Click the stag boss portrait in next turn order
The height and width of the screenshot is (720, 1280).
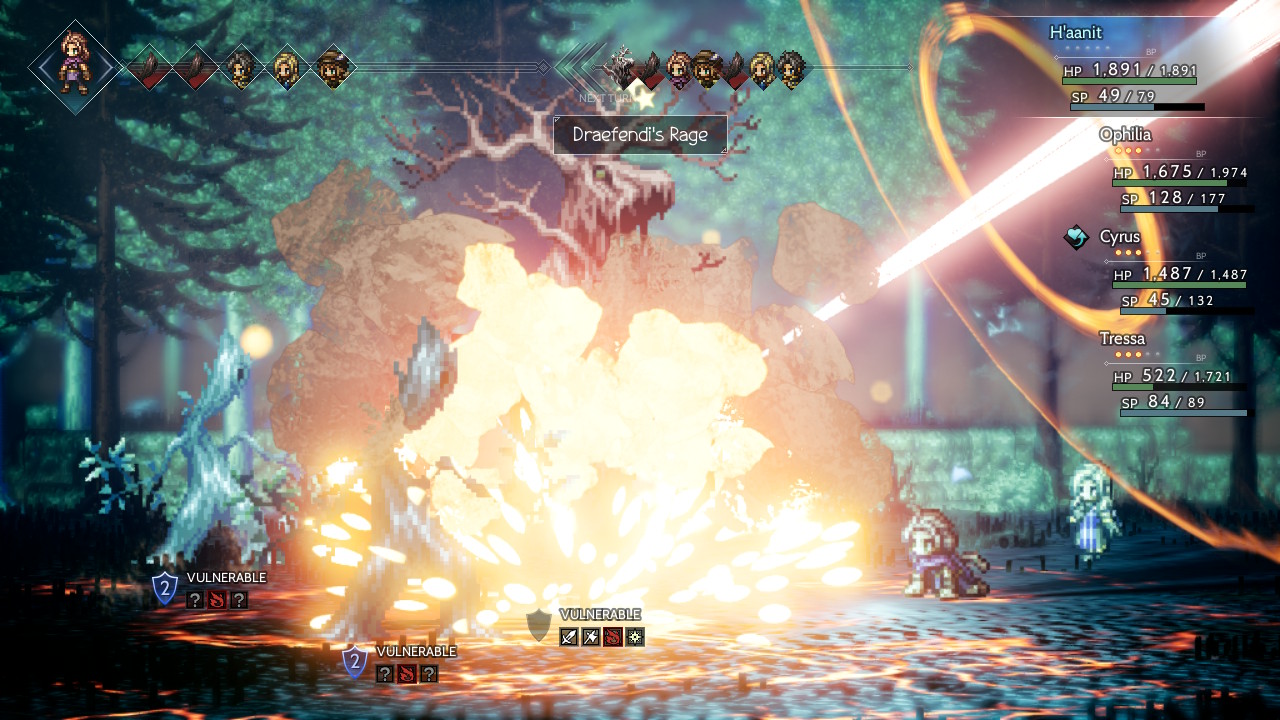[622, 66]
